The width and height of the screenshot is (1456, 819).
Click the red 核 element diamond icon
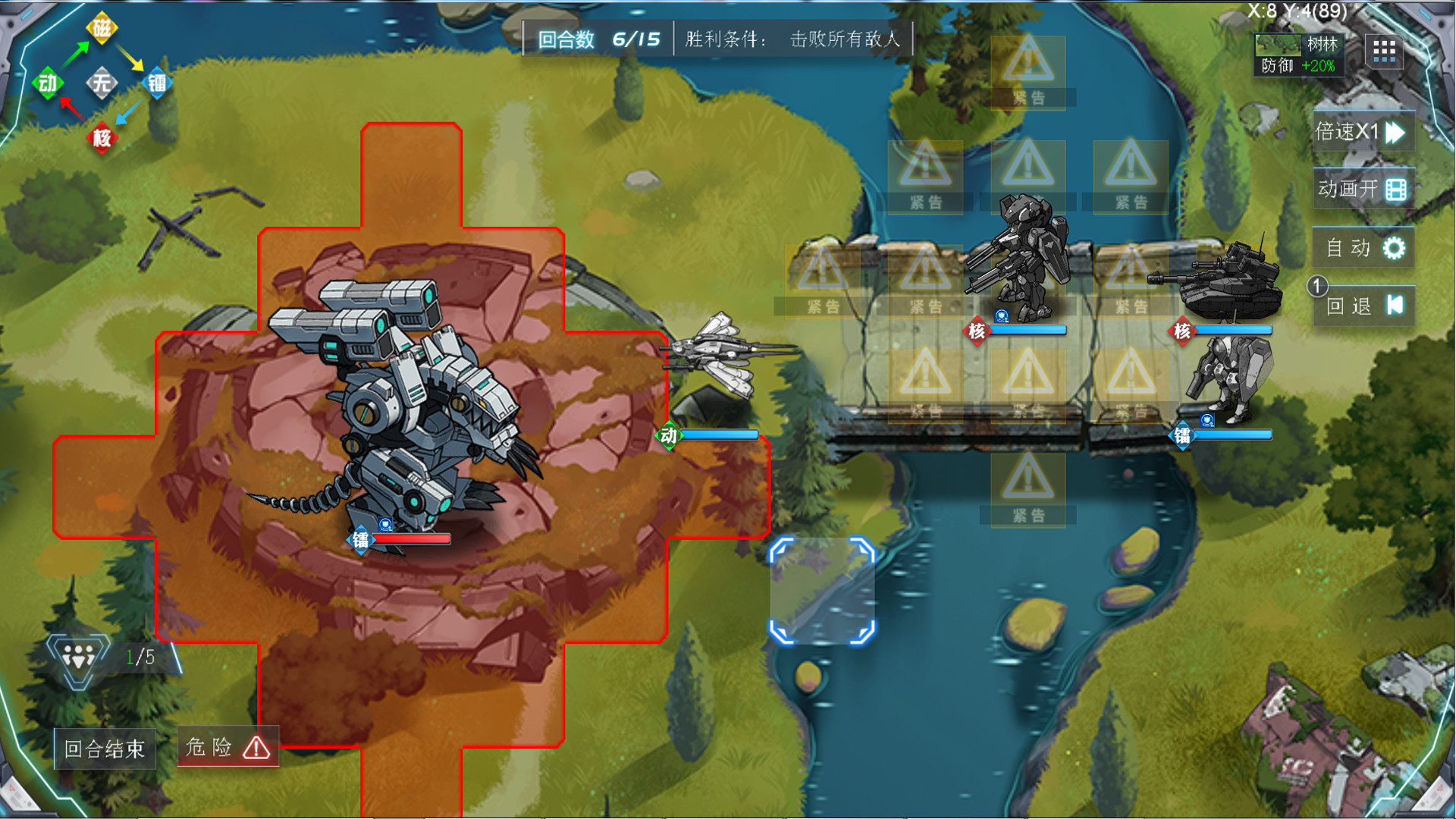[101, 139]
